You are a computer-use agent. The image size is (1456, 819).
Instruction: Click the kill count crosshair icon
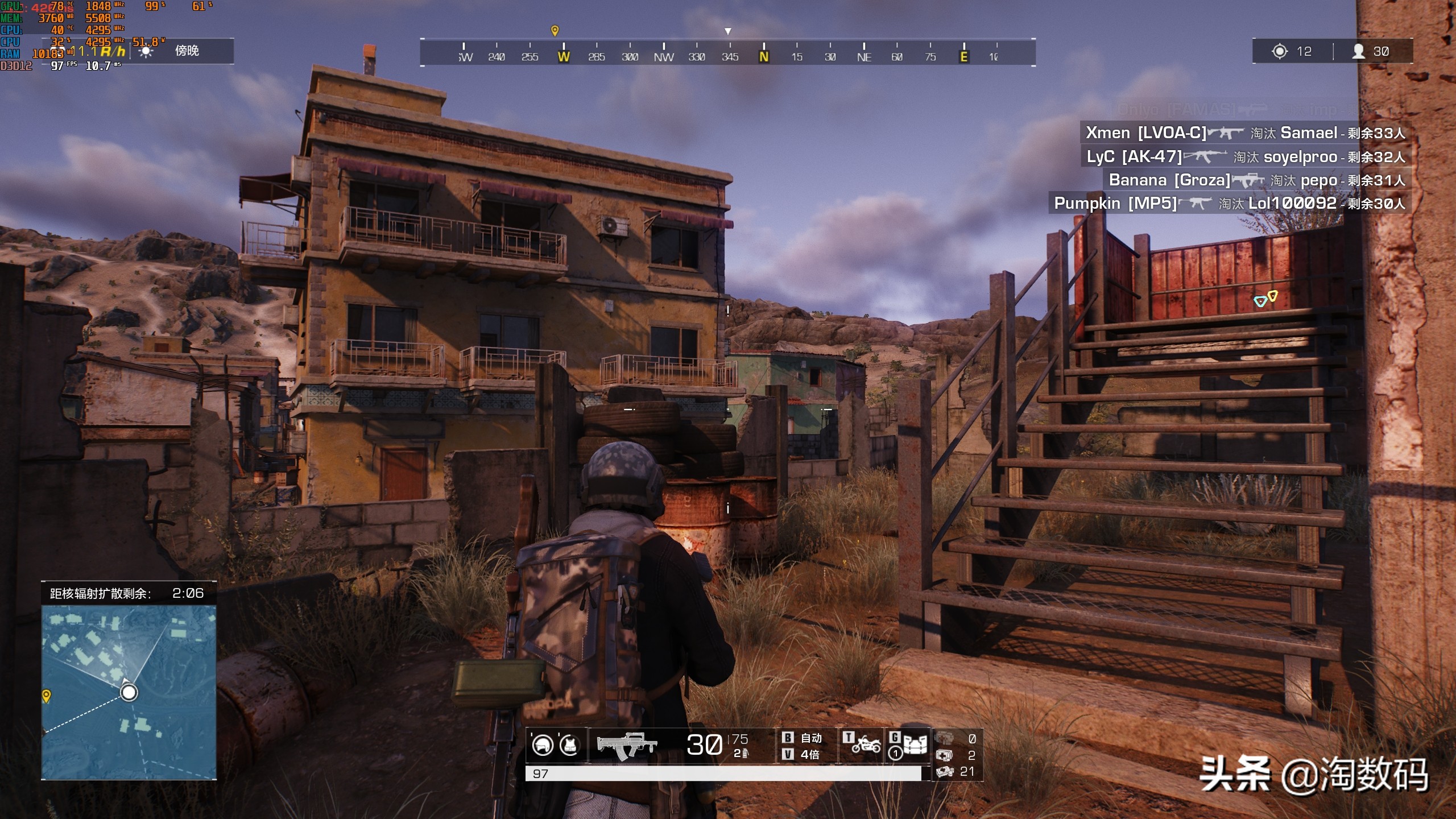point(1280,51)
